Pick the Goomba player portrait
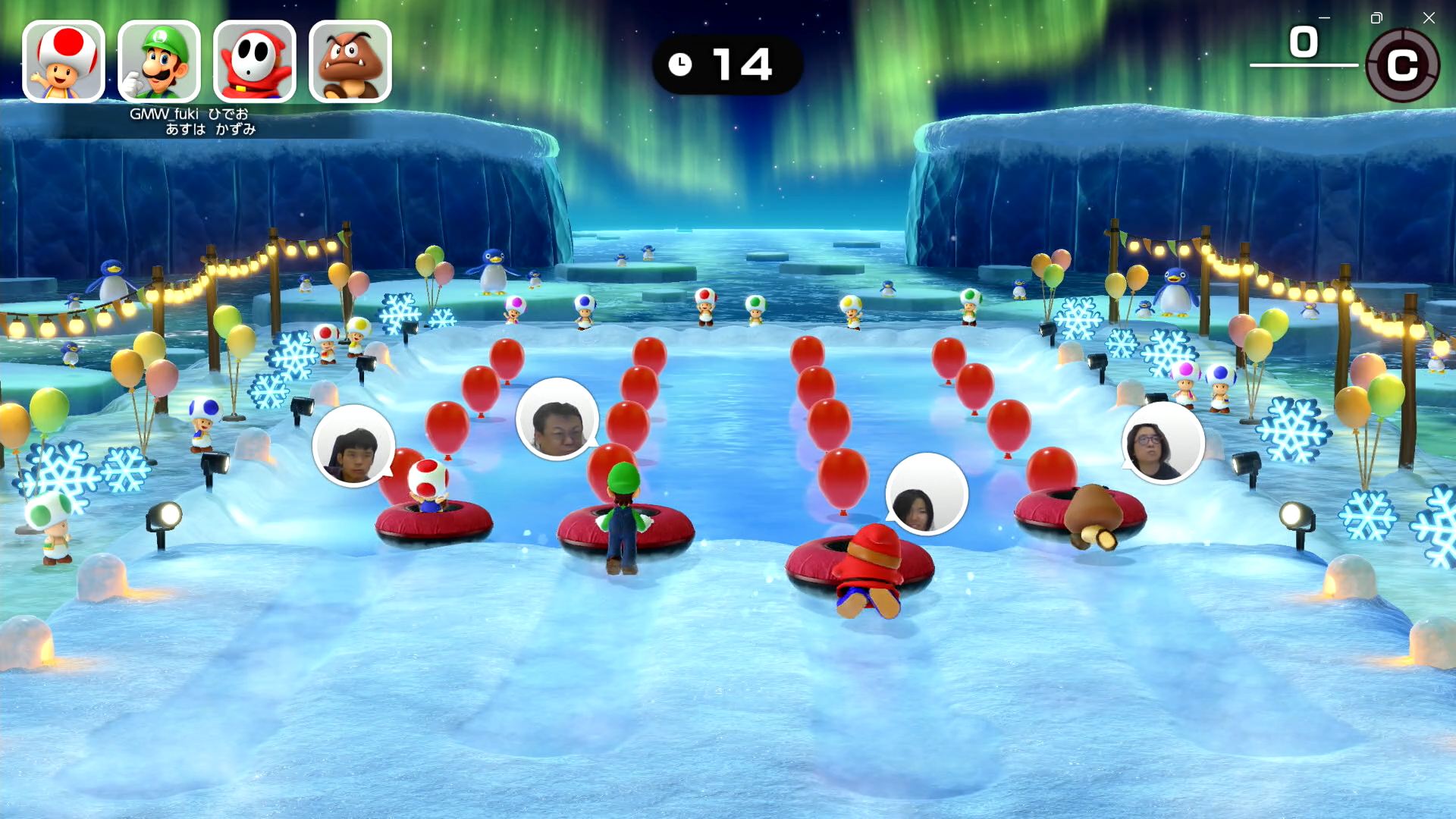The width and height of the screenshot is (1456, 819). pyautogui.click(x=350, y=61)
